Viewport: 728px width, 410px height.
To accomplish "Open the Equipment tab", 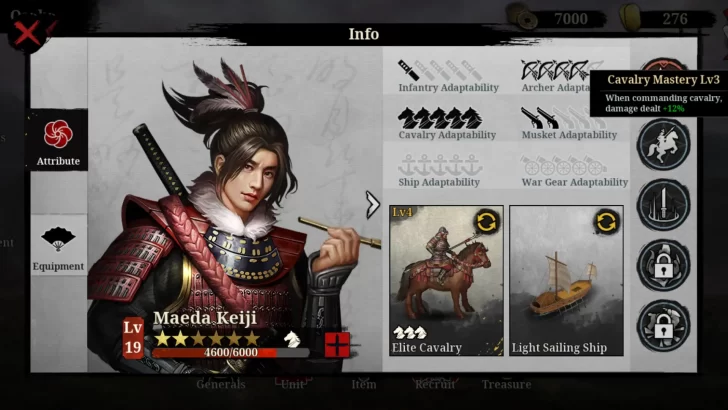I will click(58, 245).
